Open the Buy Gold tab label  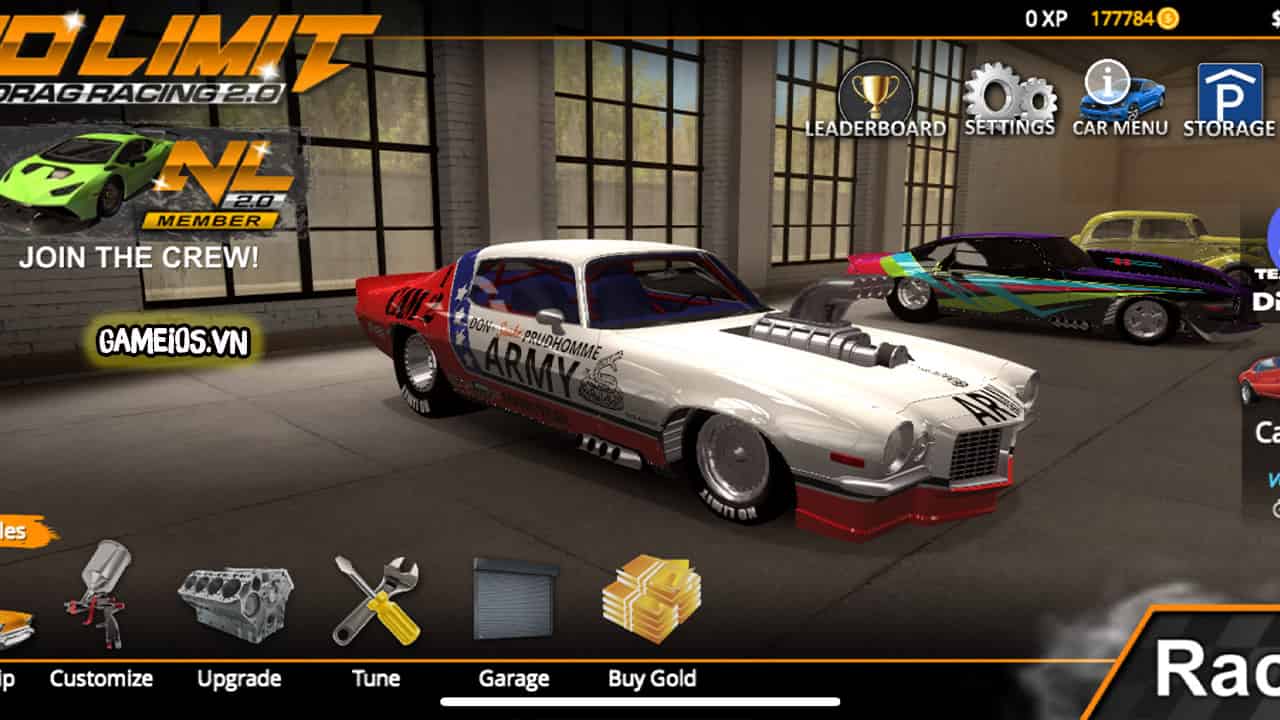point(651,678)
